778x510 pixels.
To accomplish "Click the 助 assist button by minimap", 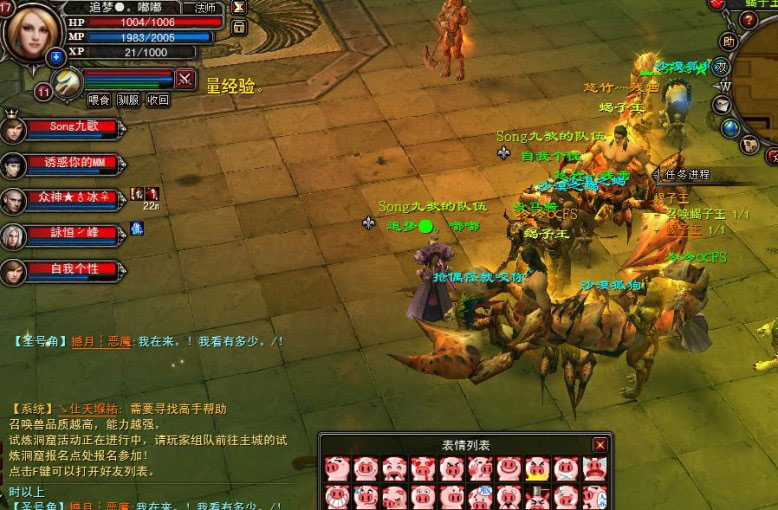I will click(729, 42).
